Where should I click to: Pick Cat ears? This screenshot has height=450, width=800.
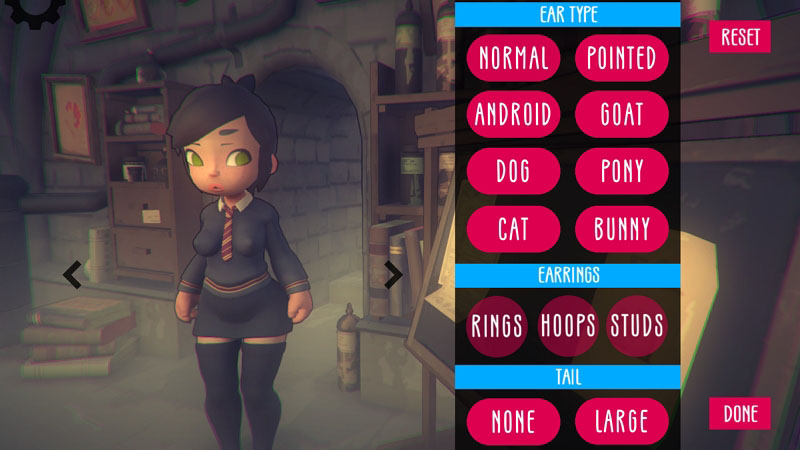coord(513,229)
